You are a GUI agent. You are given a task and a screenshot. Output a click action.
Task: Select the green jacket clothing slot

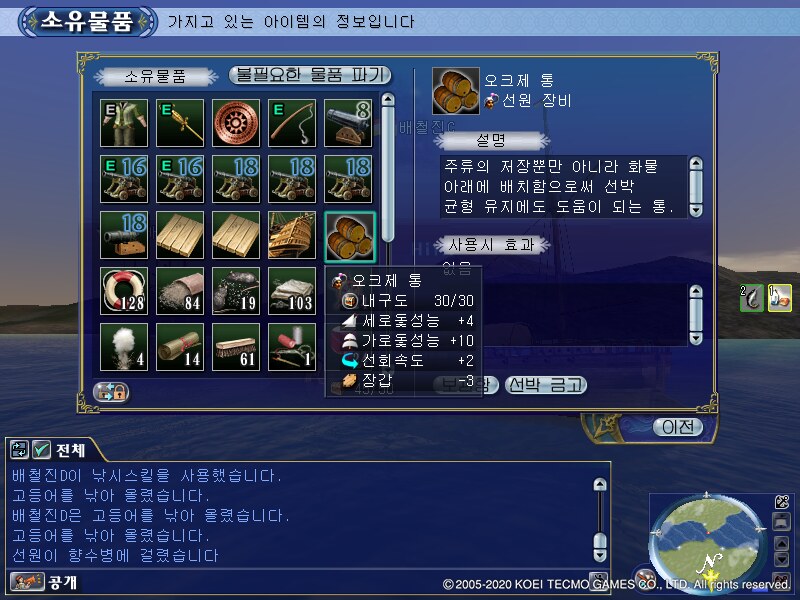pos(124,124)
